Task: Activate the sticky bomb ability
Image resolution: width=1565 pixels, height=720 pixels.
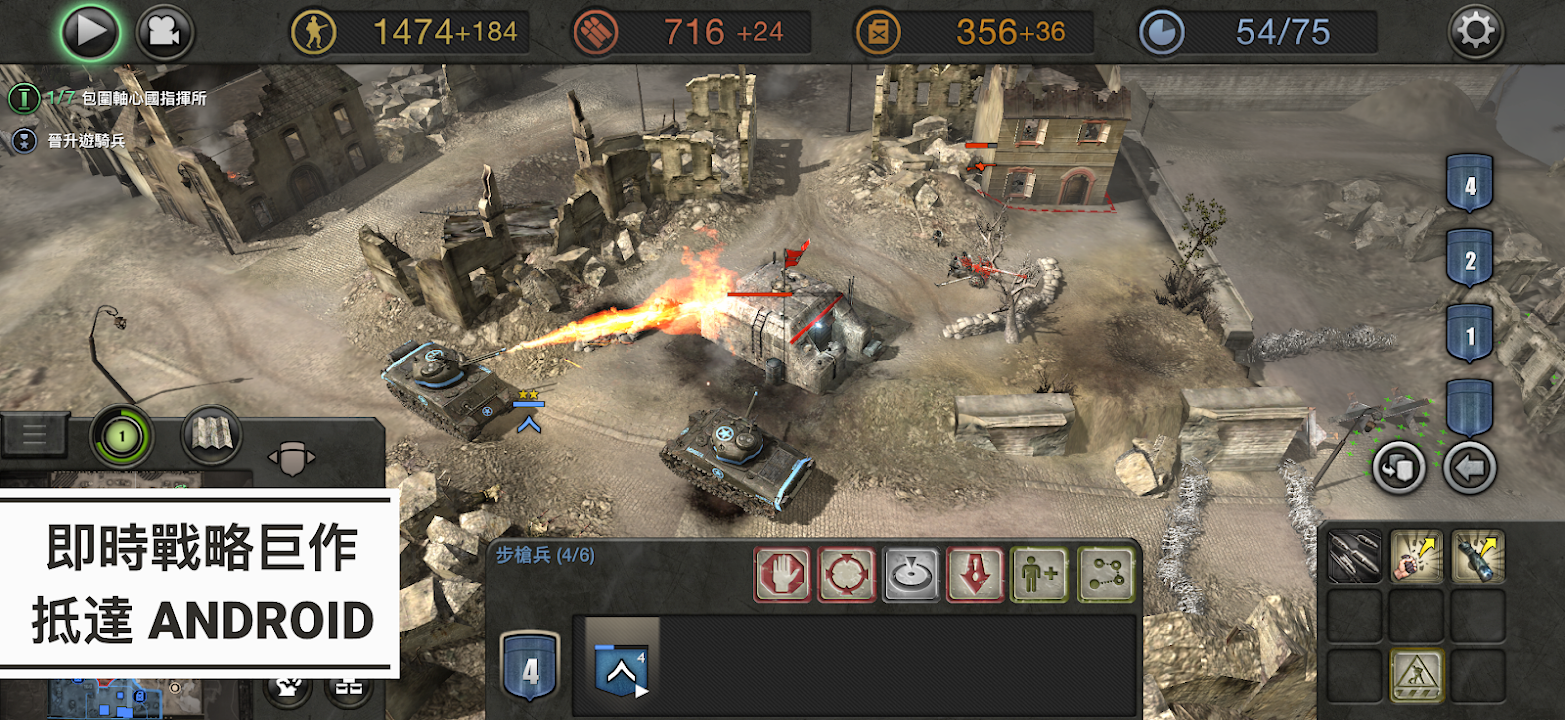Action: (x=1478, y=556)
